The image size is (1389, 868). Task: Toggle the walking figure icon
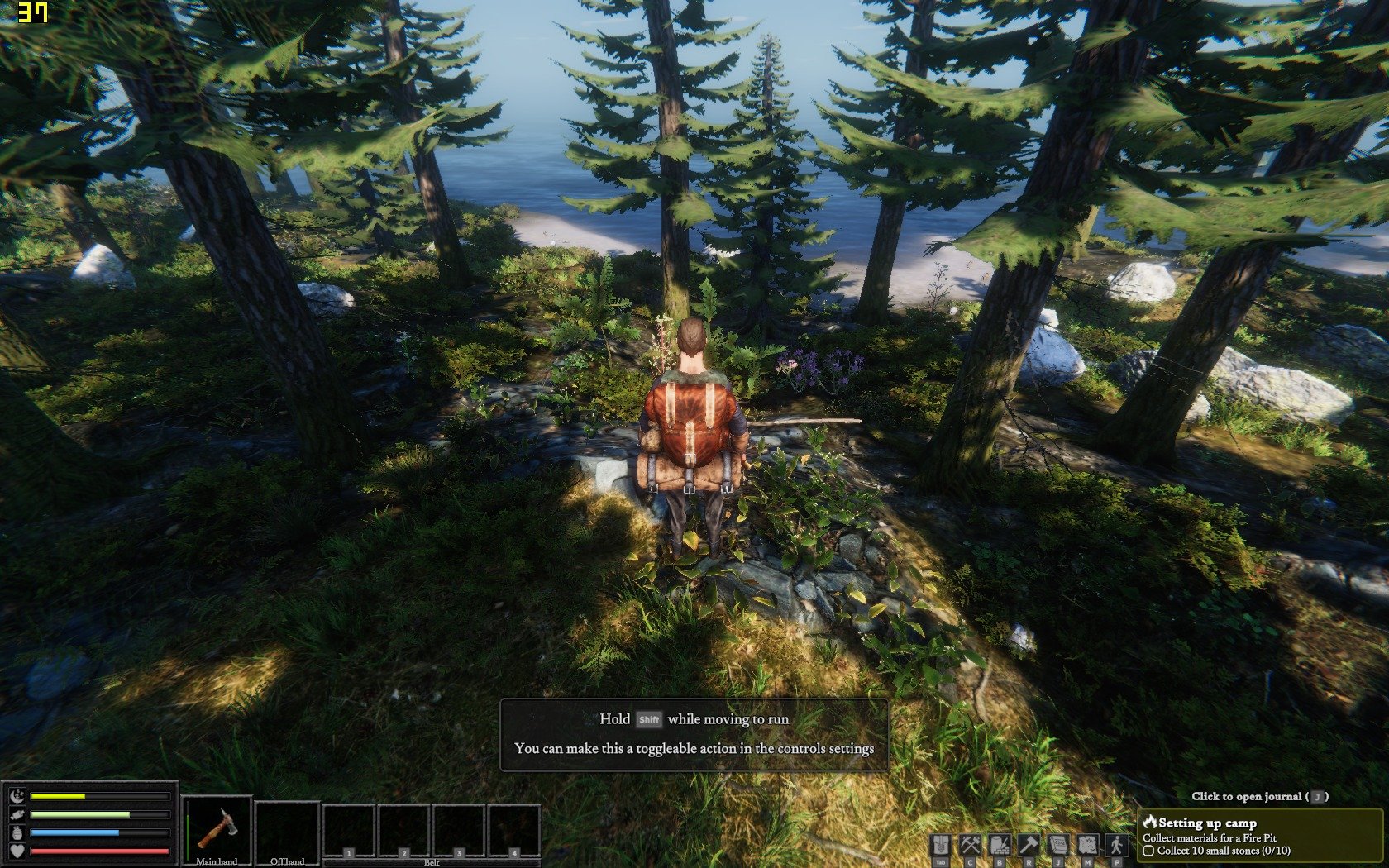1117,846
